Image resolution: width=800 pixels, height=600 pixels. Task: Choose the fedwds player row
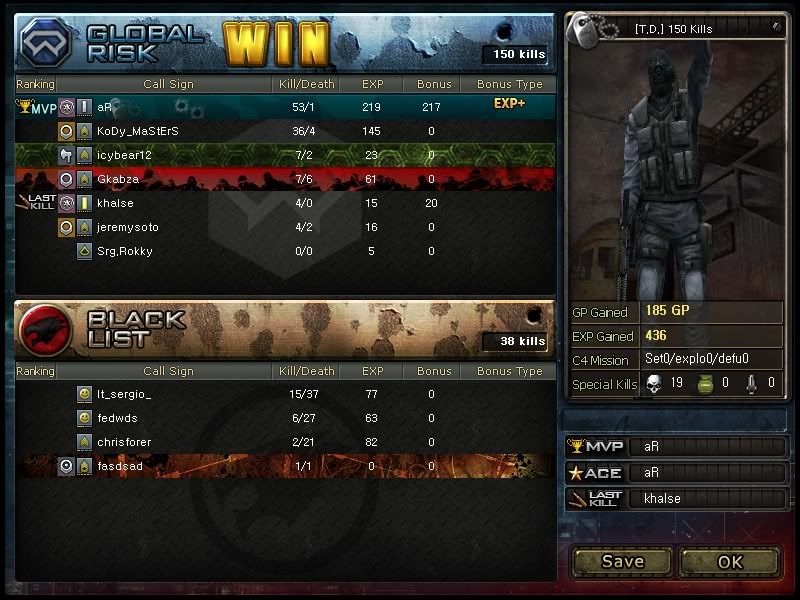coord(117,419)
